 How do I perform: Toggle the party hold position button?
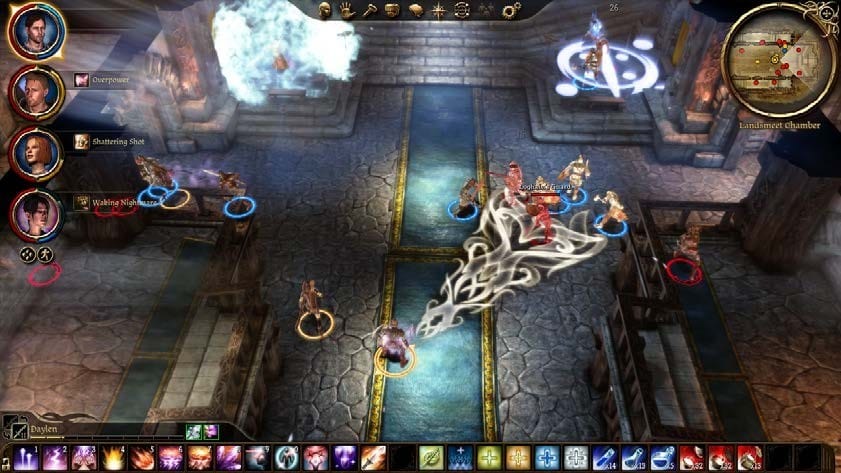coord(45,255)
